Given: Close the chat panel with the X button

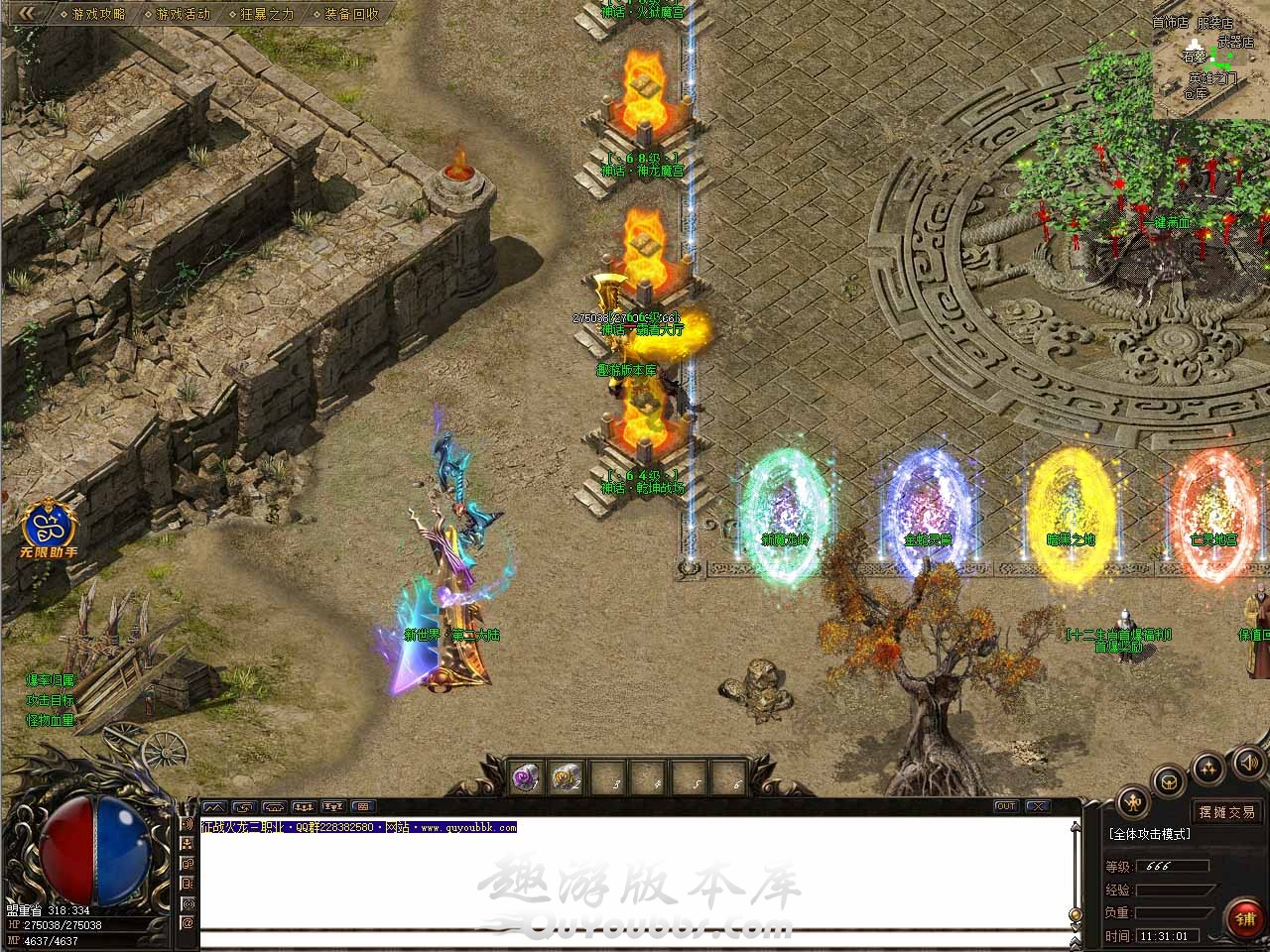Looking at the screenshot, I should [x=1037, y=806].
